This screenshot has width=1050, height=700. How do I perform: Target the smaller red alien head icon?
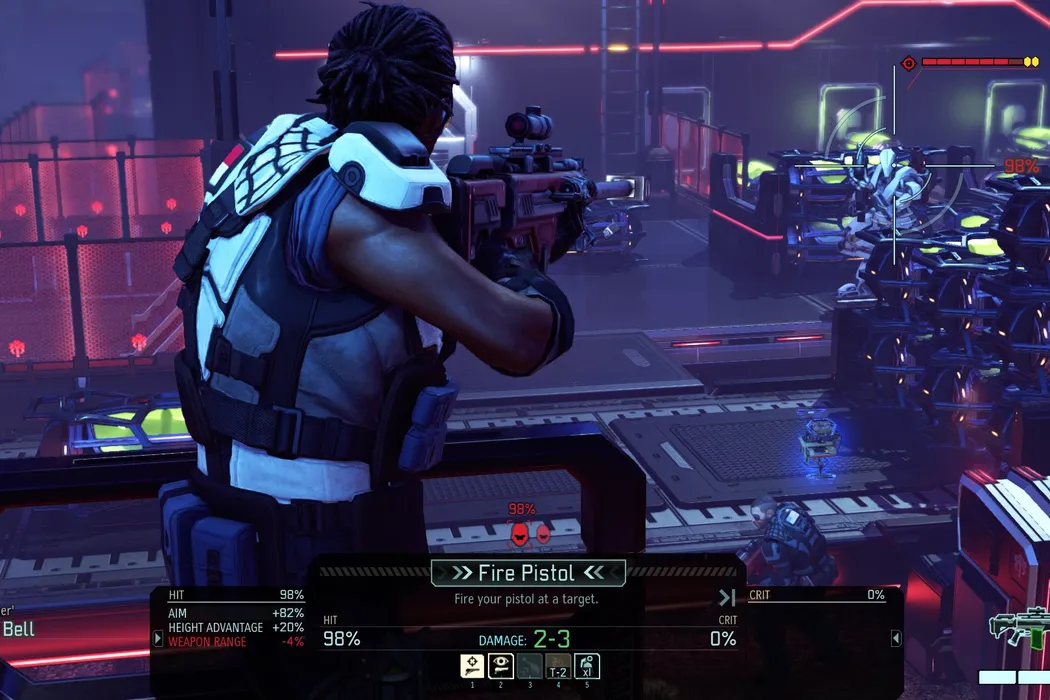pos(543,535)
